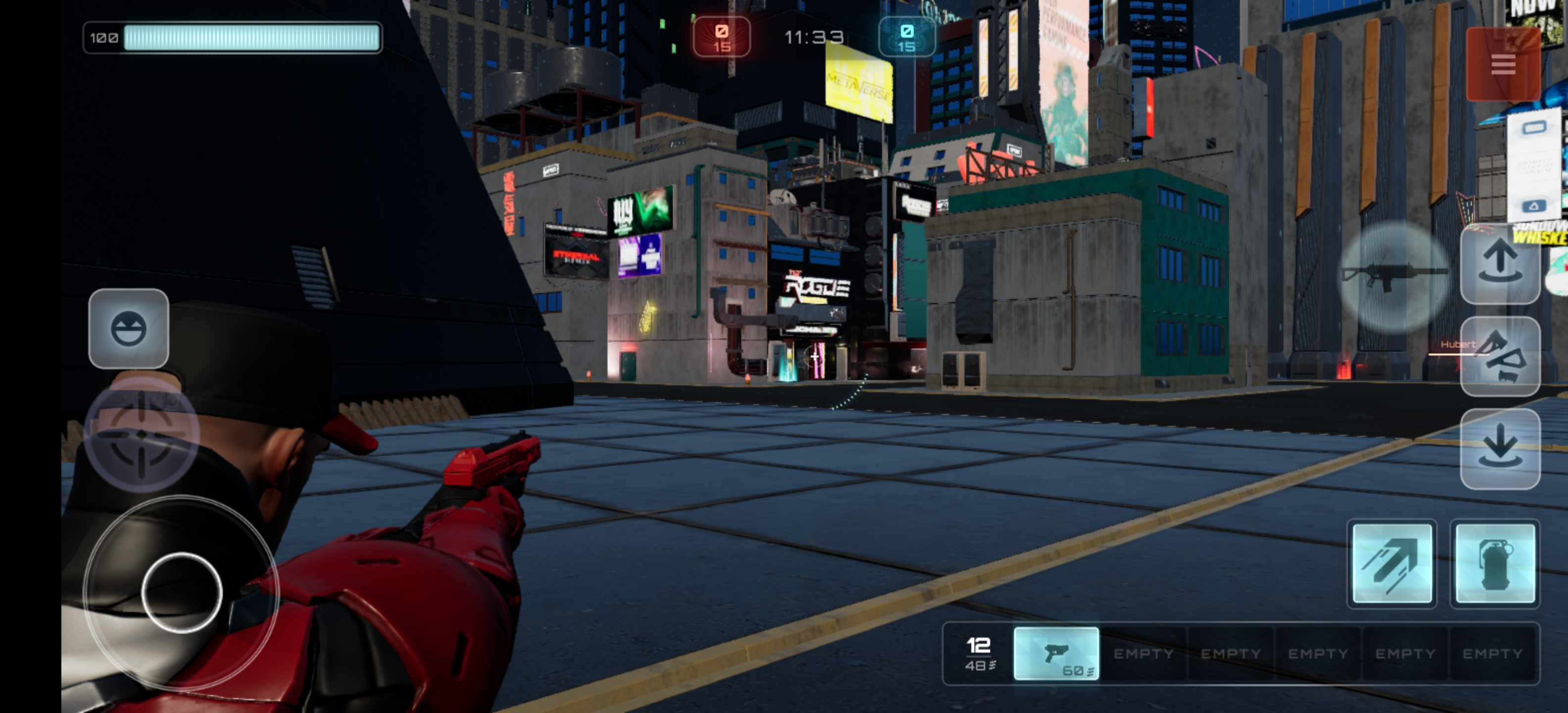Tap the laughing emote button
The height and width of the screenshot is (713, 1568).
pyautogui.click(x=128, y=329)
